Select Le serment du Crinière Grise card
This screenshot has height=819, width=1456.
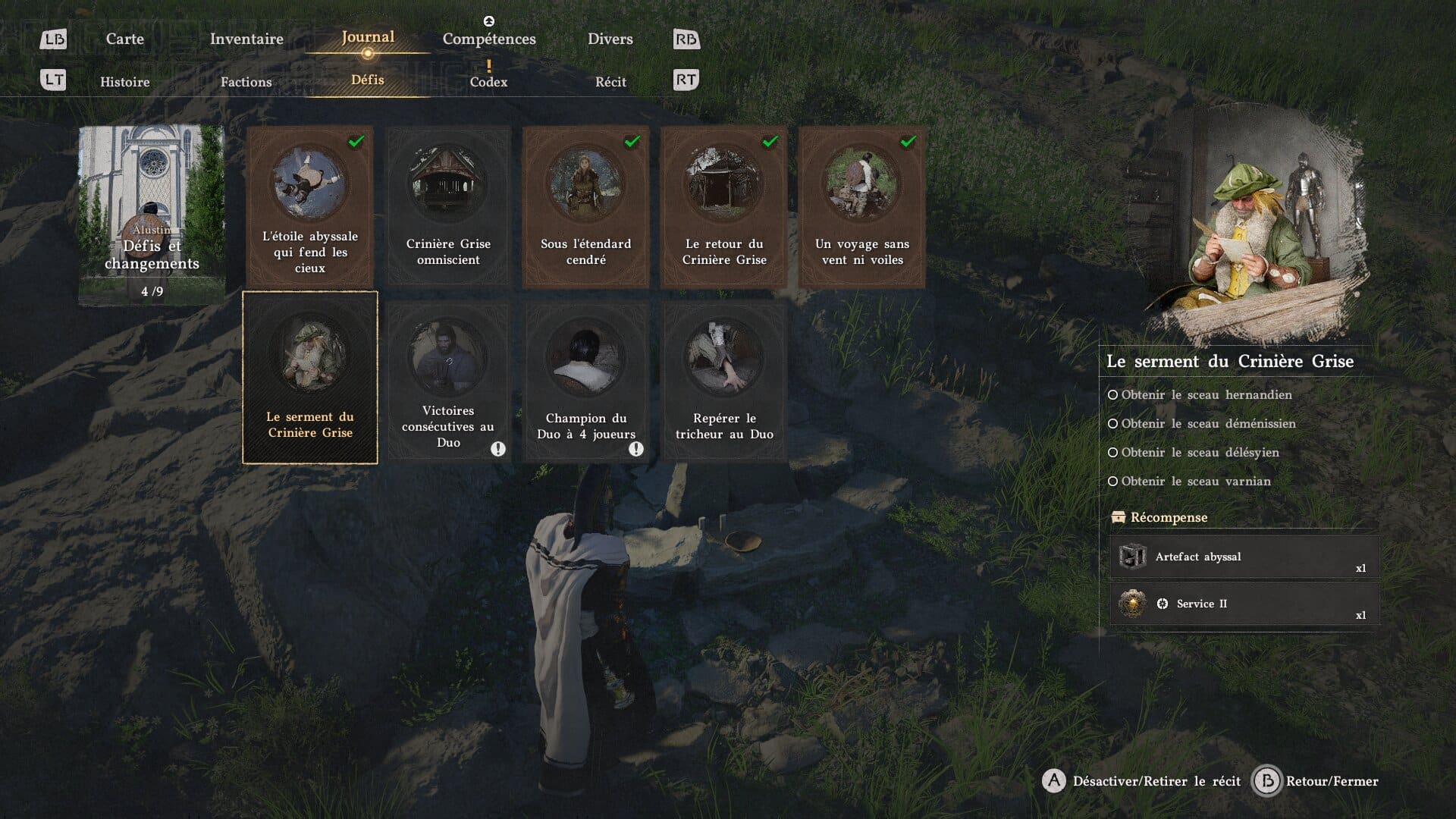click(x=310, y=378)
